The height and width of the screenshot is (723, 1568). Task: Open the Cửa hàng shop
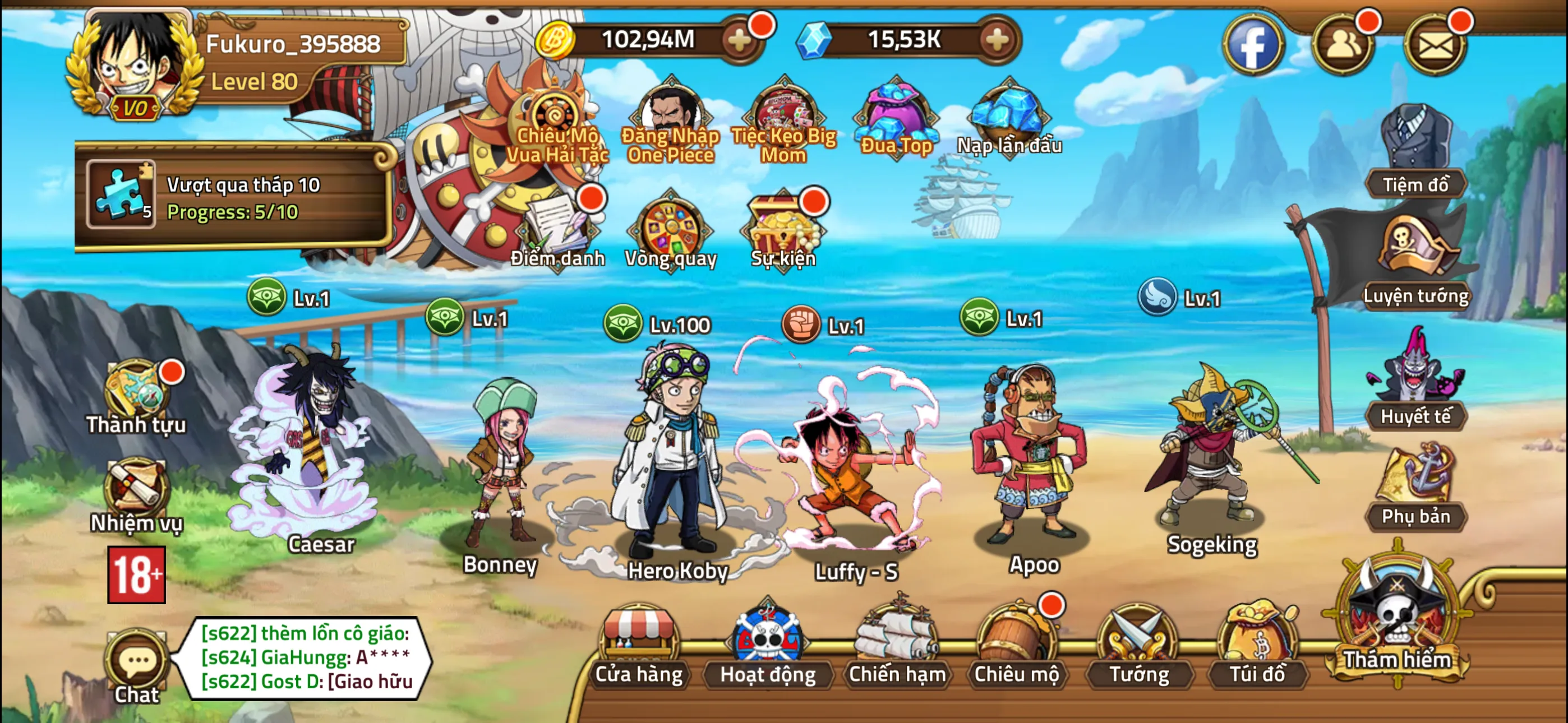tap(639, 646)
